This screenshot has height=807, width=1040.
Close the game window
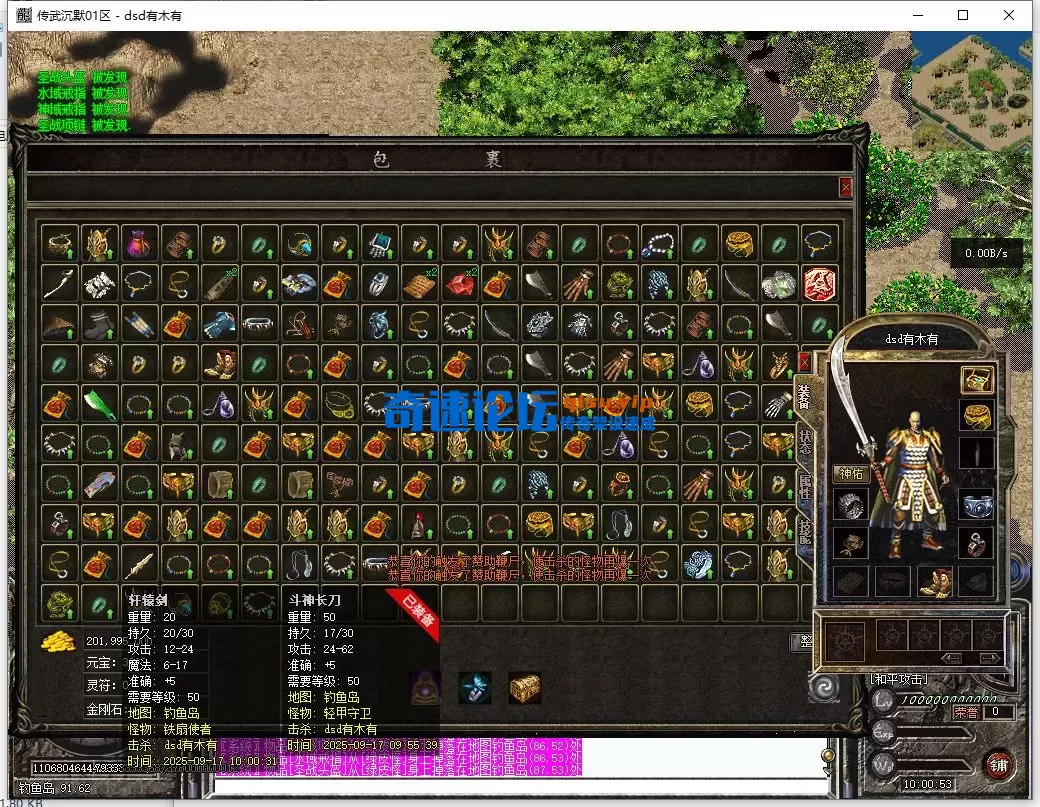(x=1009, y=15)
